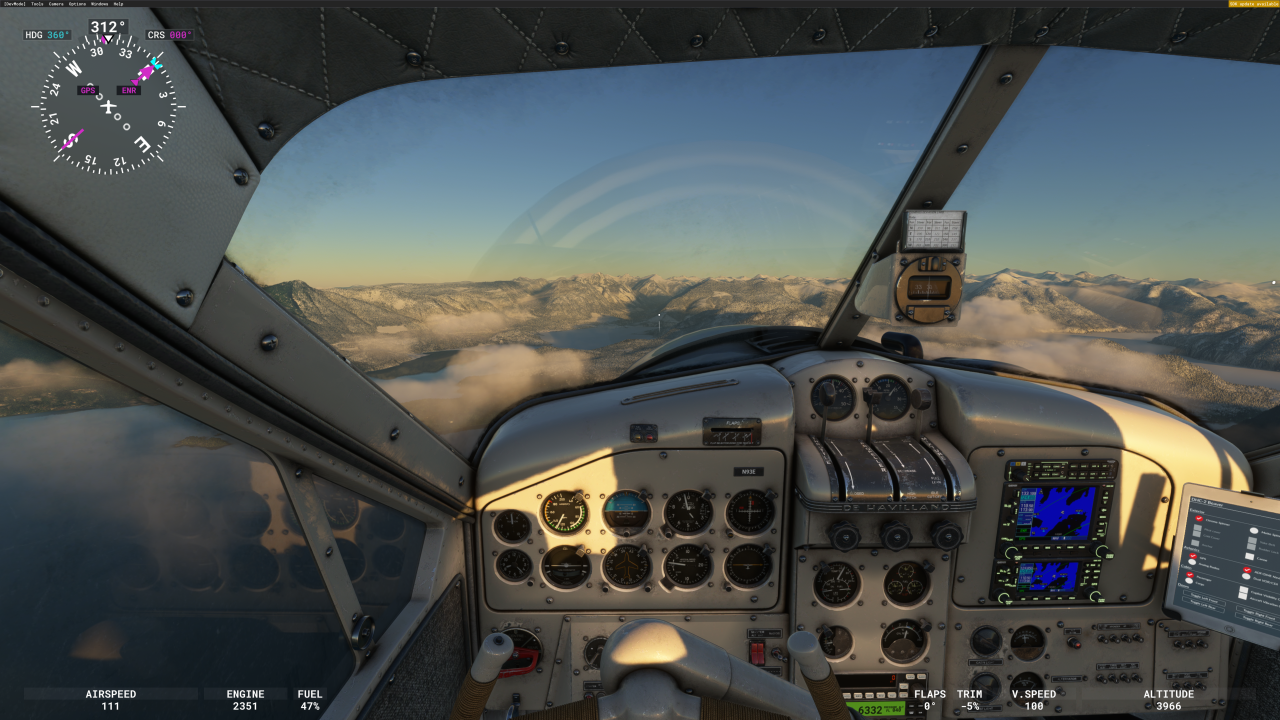This screenshot has width=1280, height=720.
Task: Open the Tools menu
Action: pyautogui.click(x=37, y=4)
